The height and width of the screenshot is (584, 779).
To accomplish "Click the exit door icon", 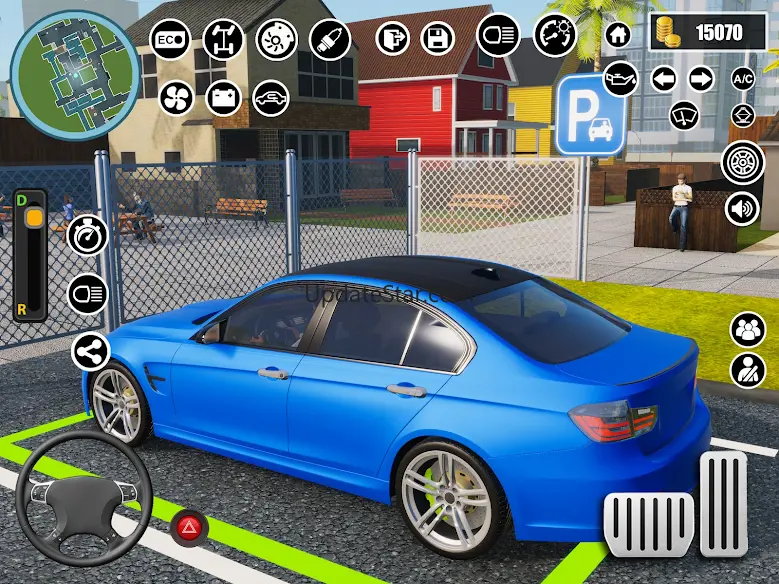I will (x=393, y=39).
